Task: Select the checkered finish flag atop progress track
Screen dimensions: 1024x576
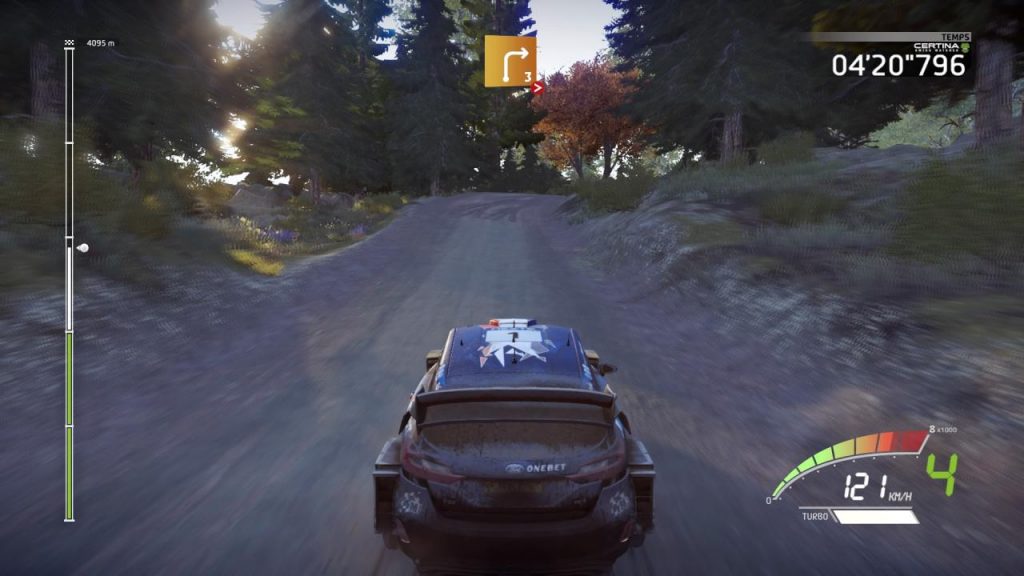Action: (x=69, y=44)
